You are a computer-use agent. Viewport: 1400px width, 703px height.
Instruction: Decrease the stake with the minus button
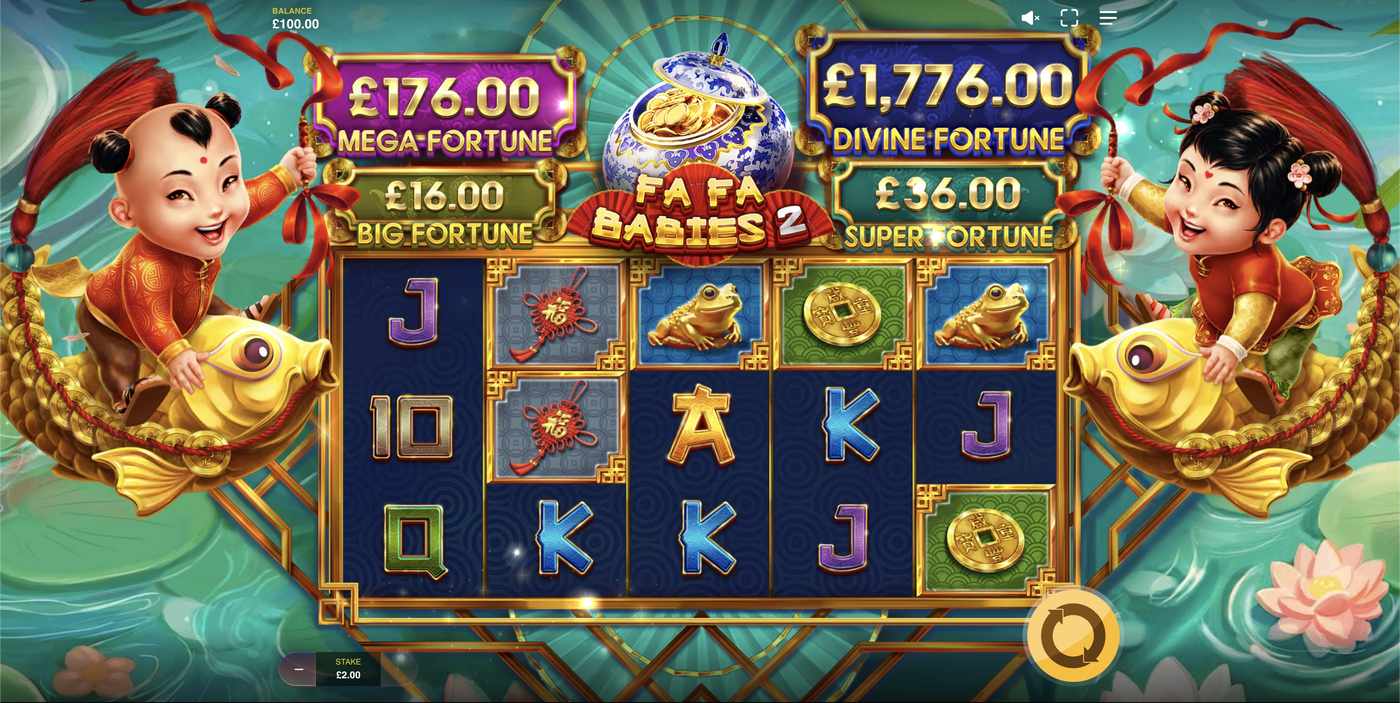tap(298, 669)
